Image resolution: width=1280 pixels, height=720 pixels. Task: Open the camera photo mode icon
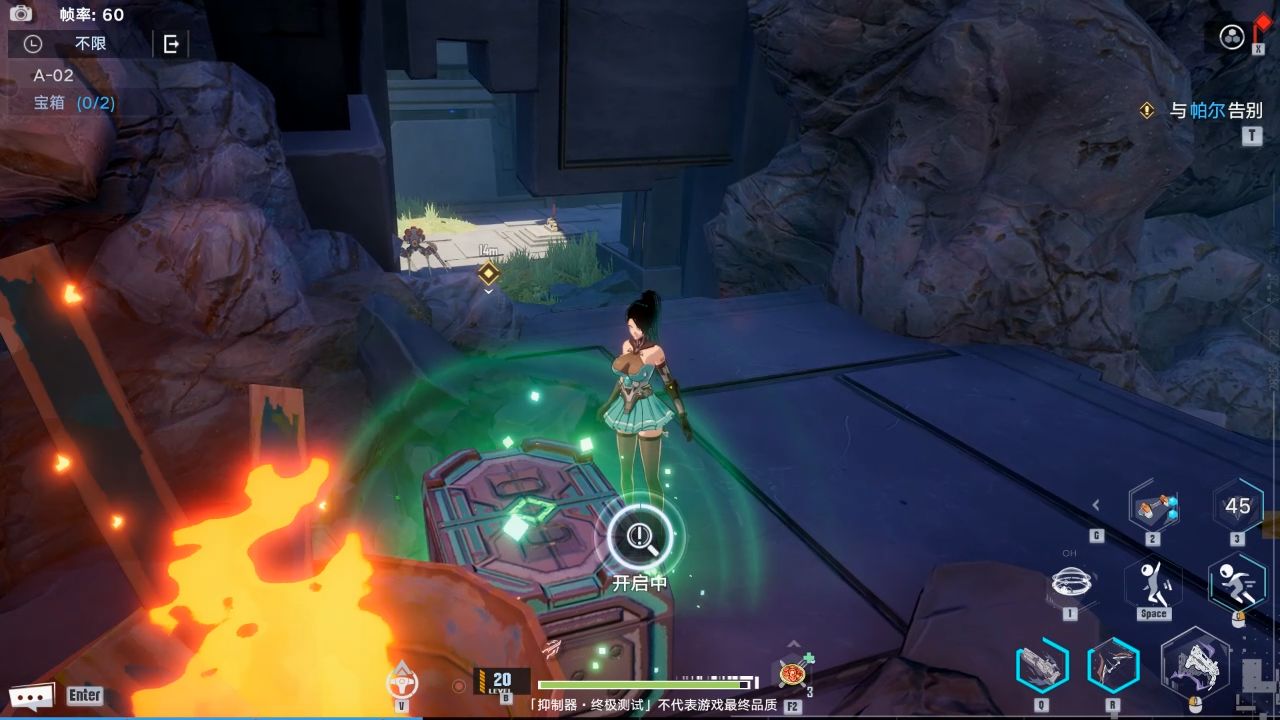click(21, 13)
